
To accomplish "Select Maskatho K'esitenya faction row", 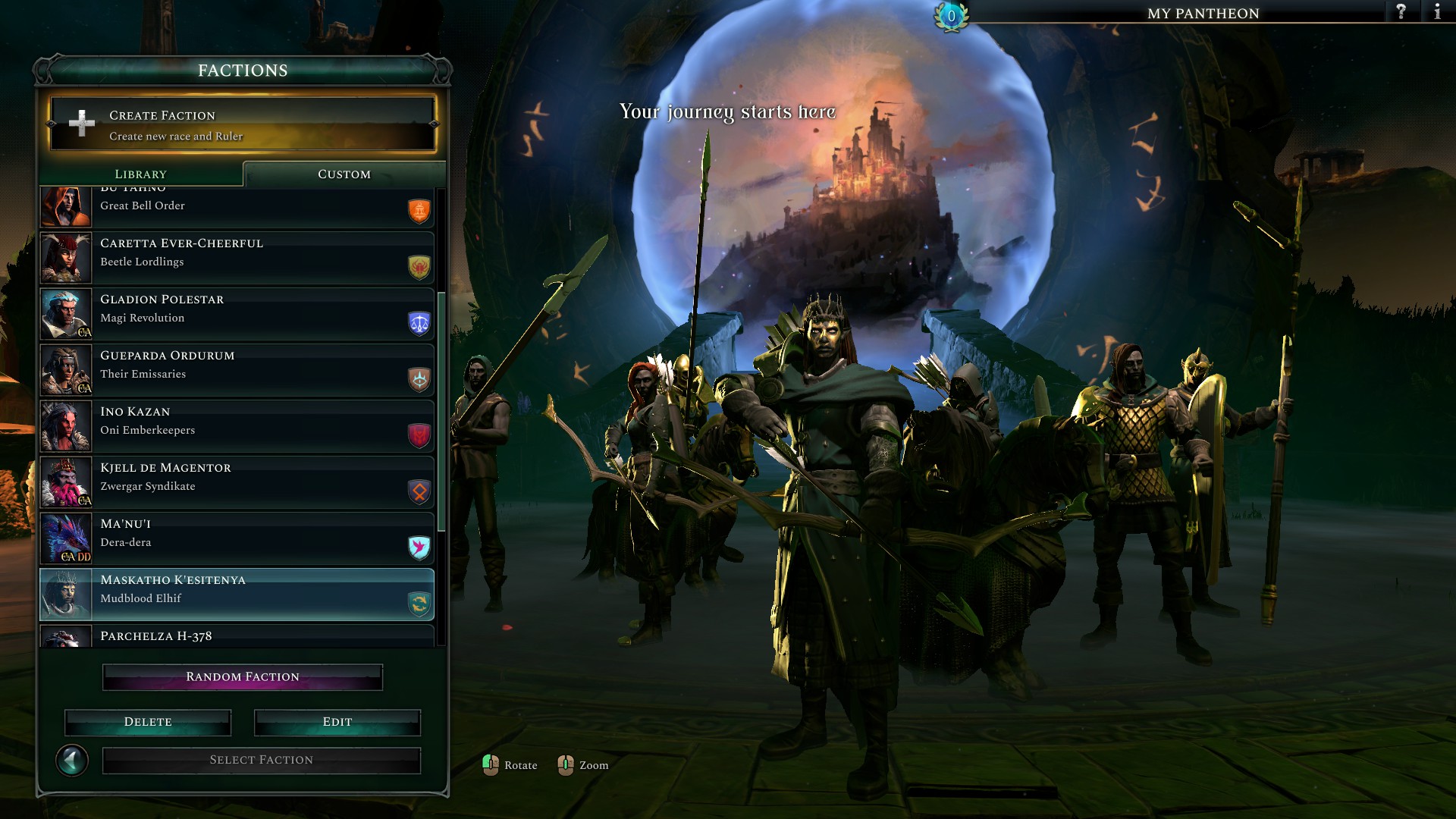I will coord(237,594).
